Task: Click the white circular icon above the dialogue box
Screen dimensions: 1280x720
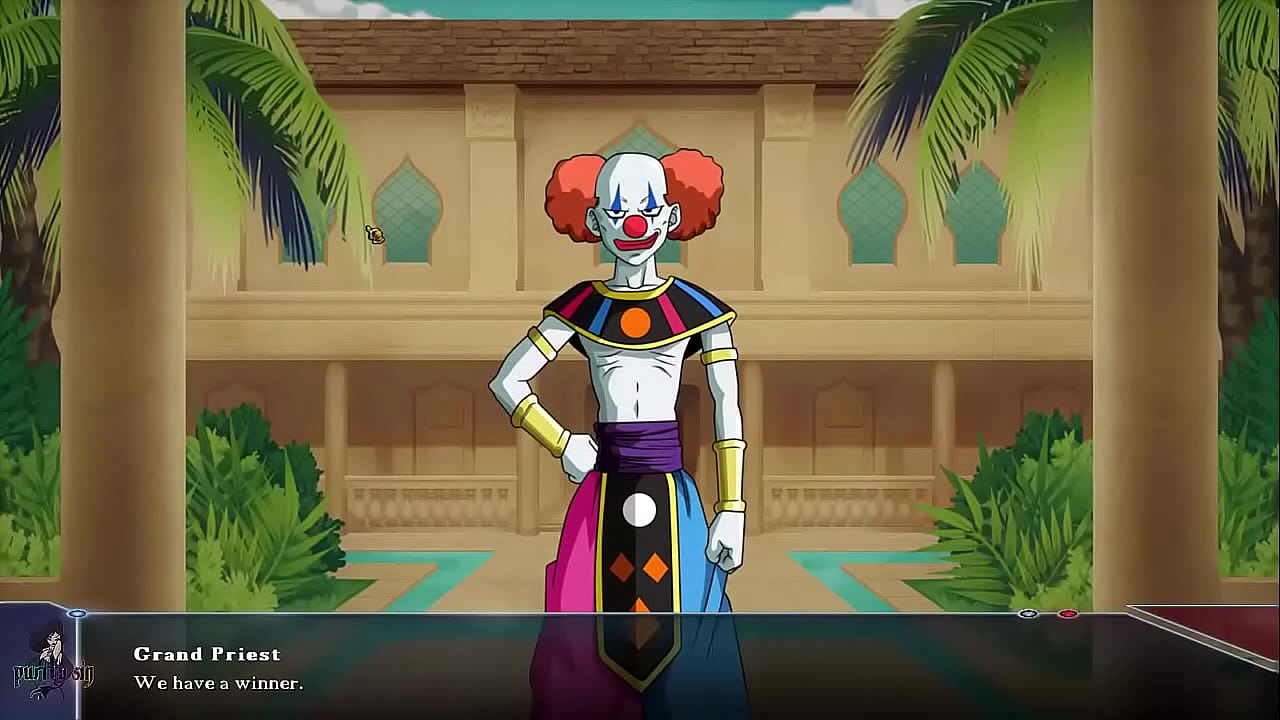Action: point(1028,613)
